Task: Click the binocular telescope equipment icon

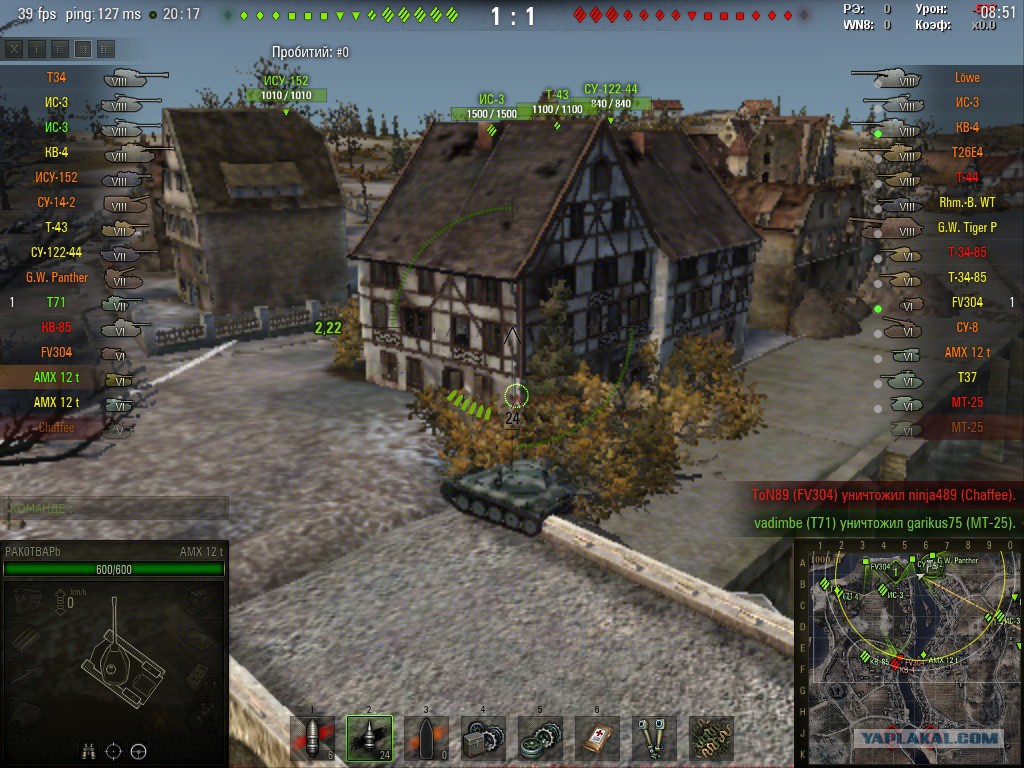Action: [x=654, y=738]
